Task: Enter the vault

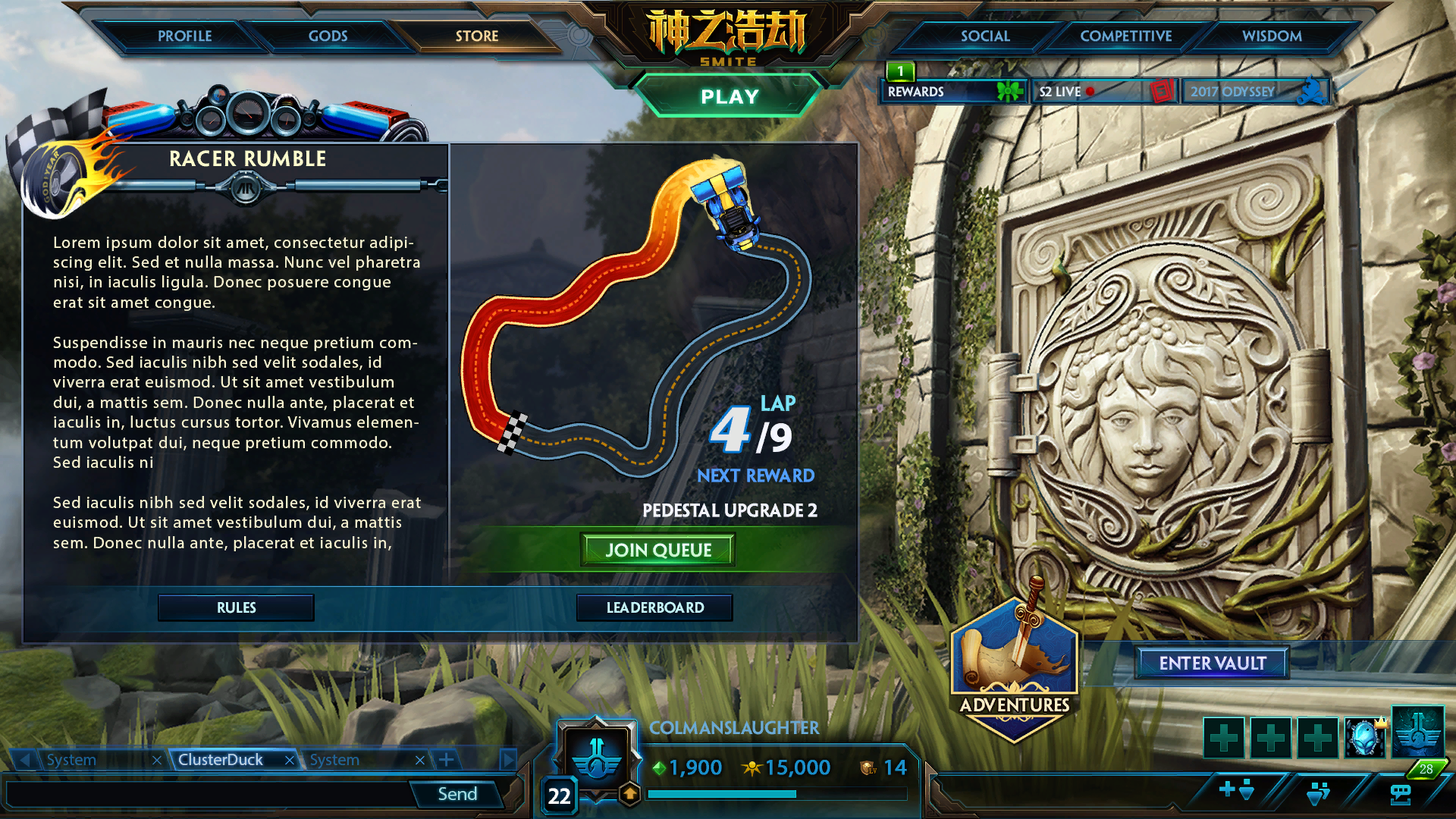Action: [1212, 663]
